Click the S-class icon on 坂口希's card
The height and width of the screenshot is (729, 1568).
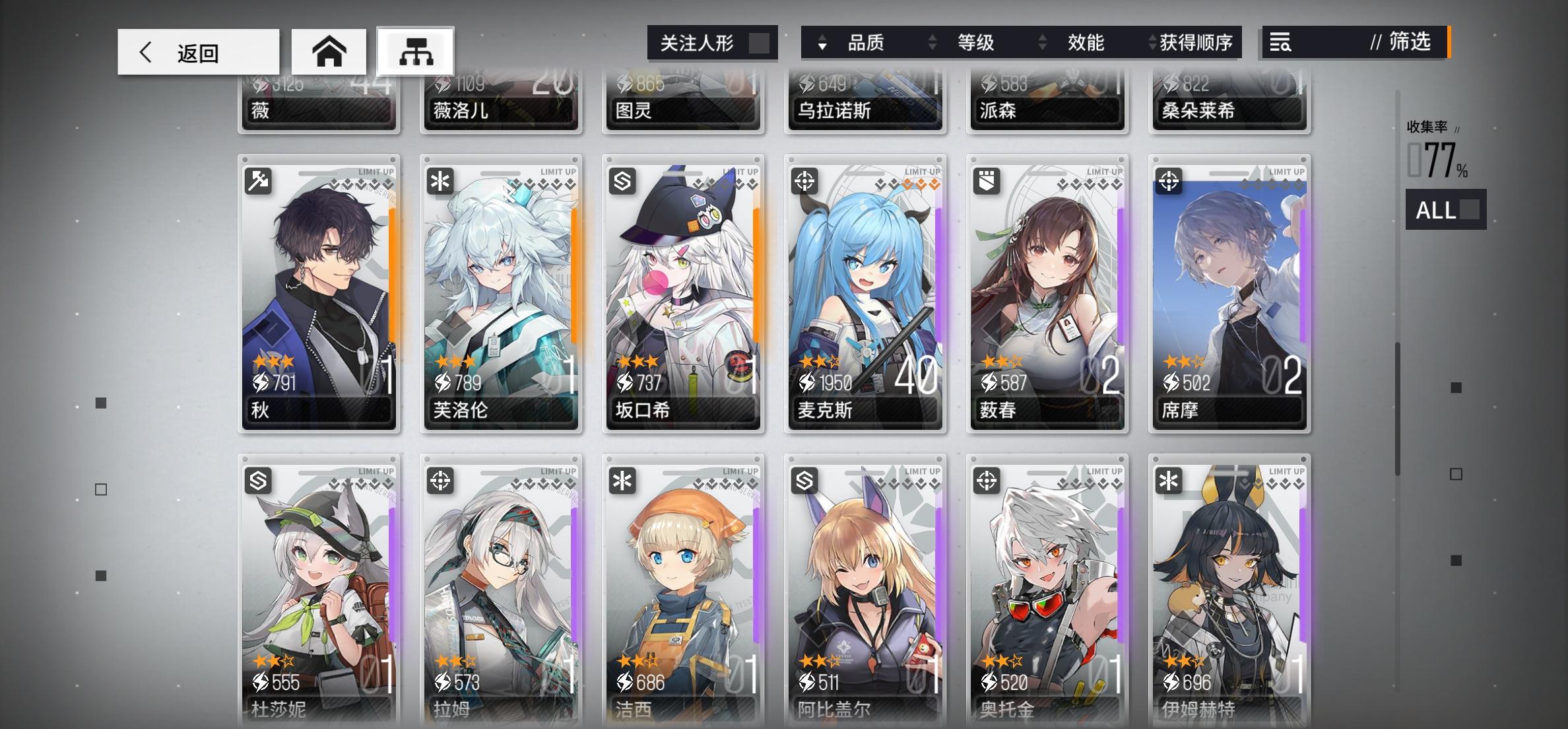(624, 180)
